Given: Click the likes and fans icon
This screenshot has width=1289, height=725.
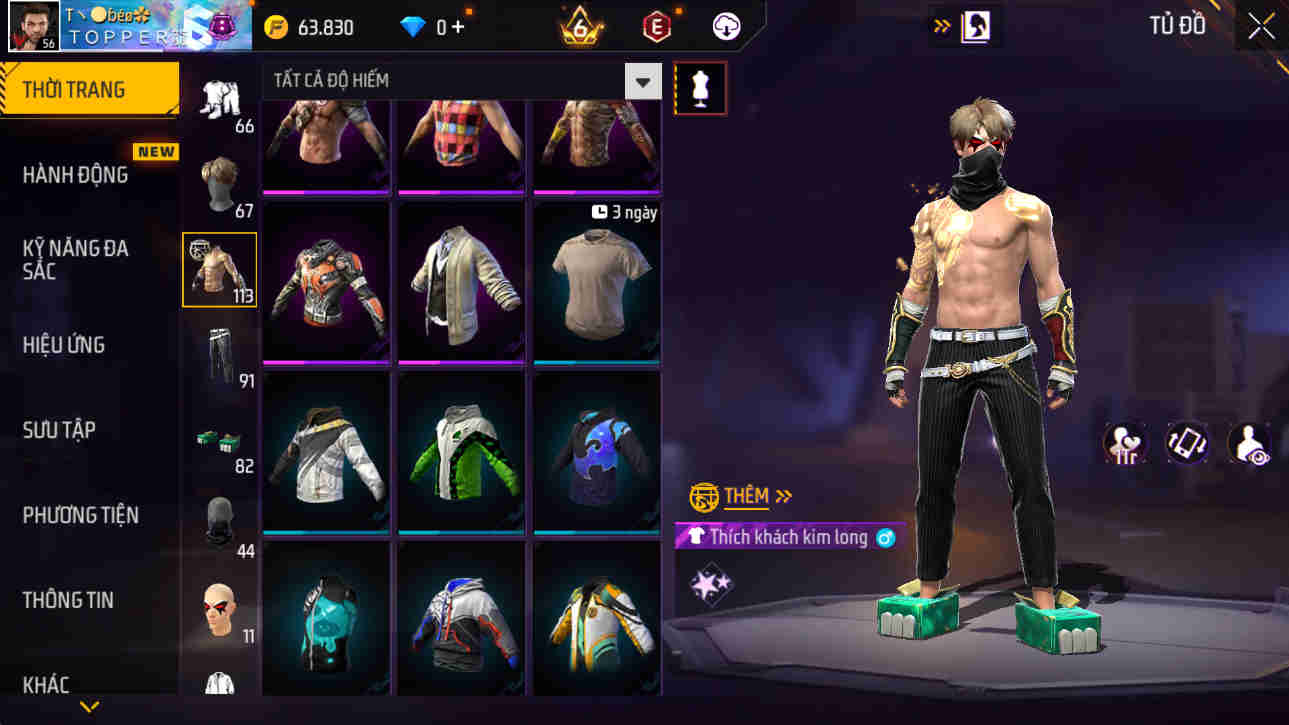Looking at the screenshot, I should (1128, 443).
